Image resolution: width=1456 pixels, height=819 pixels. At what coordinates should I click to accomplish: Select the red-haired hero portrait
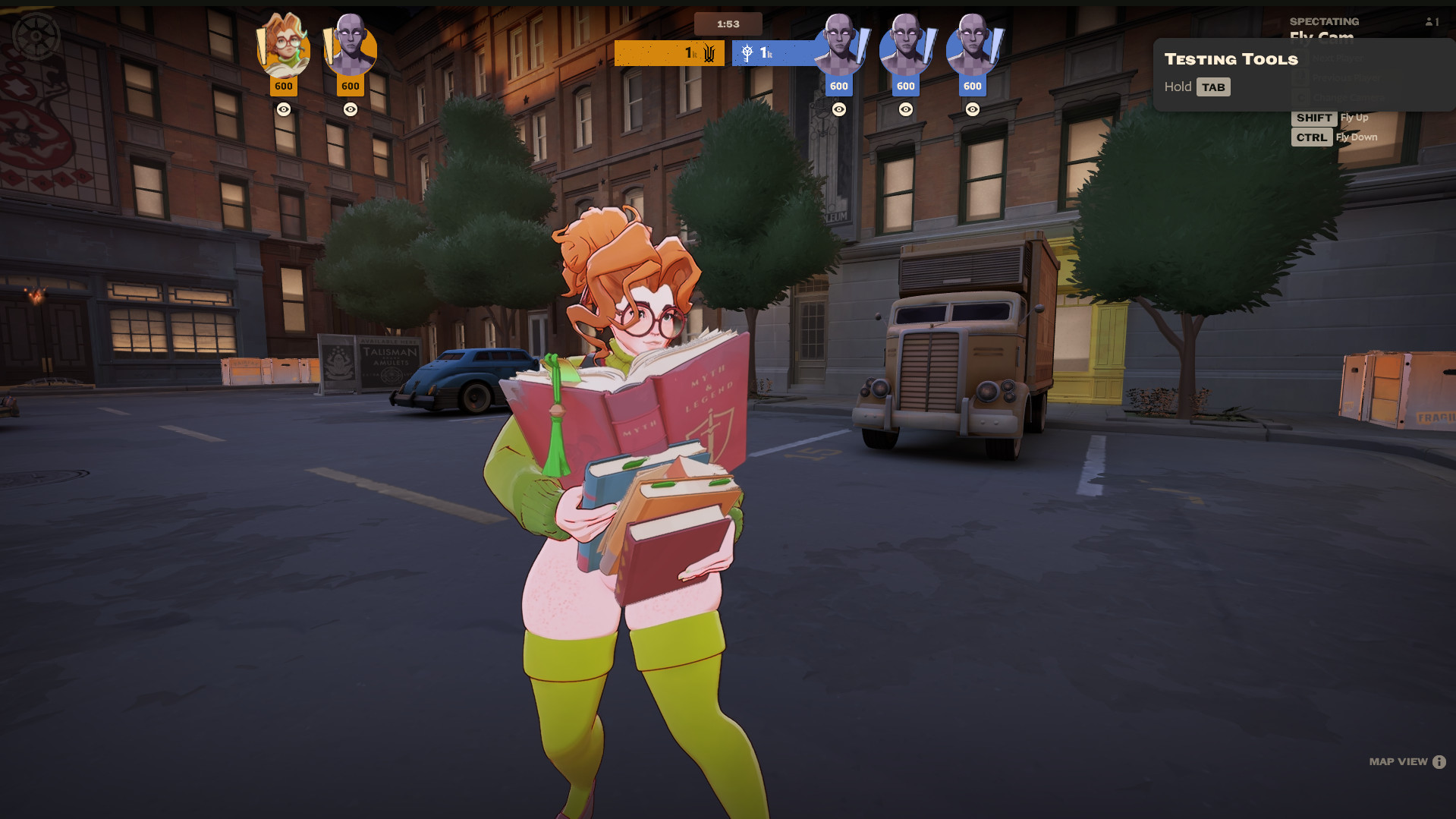click(284, 47)
